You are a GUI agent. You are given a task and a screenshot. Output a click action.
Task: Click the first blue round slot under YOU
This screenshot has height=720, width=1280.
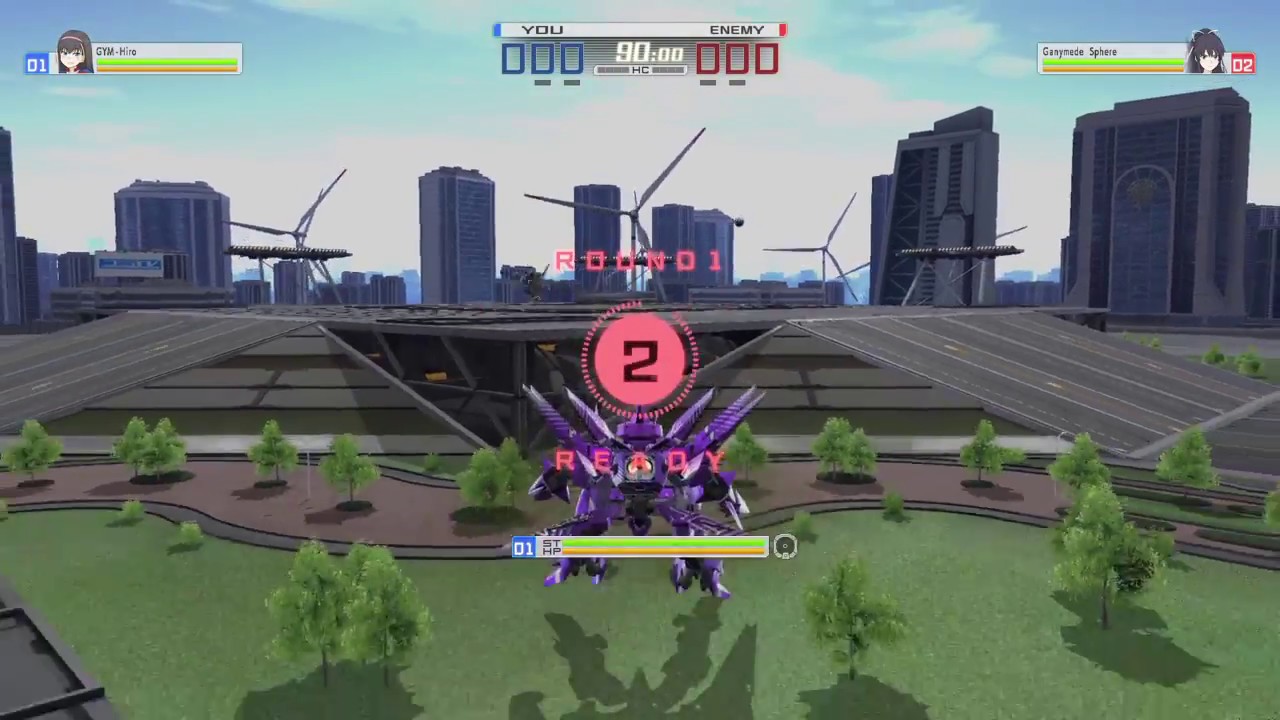pyautogui.click(x=513, y=60)
